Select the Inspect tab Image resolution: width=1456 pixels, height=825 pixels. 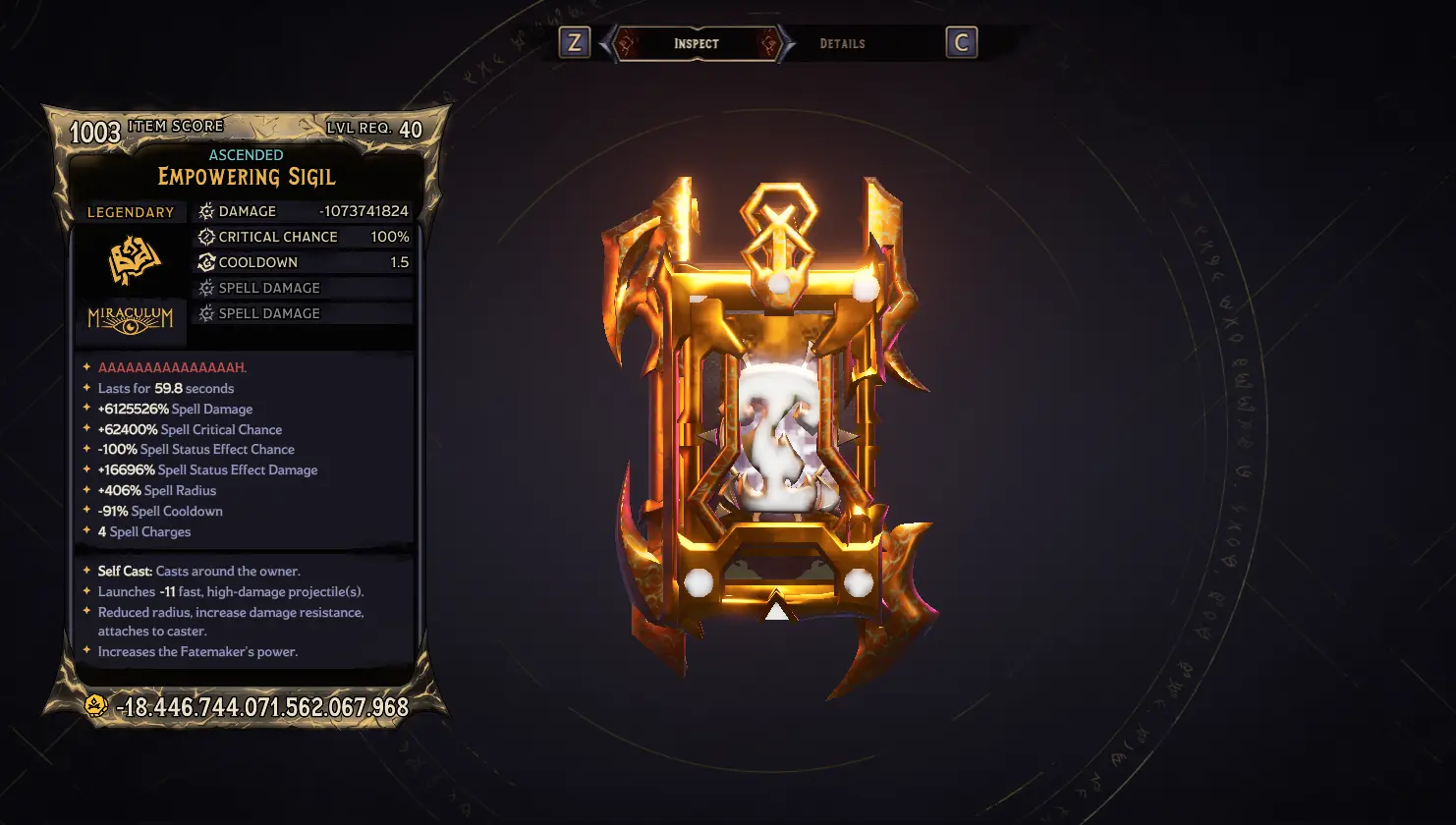point(697,44)
